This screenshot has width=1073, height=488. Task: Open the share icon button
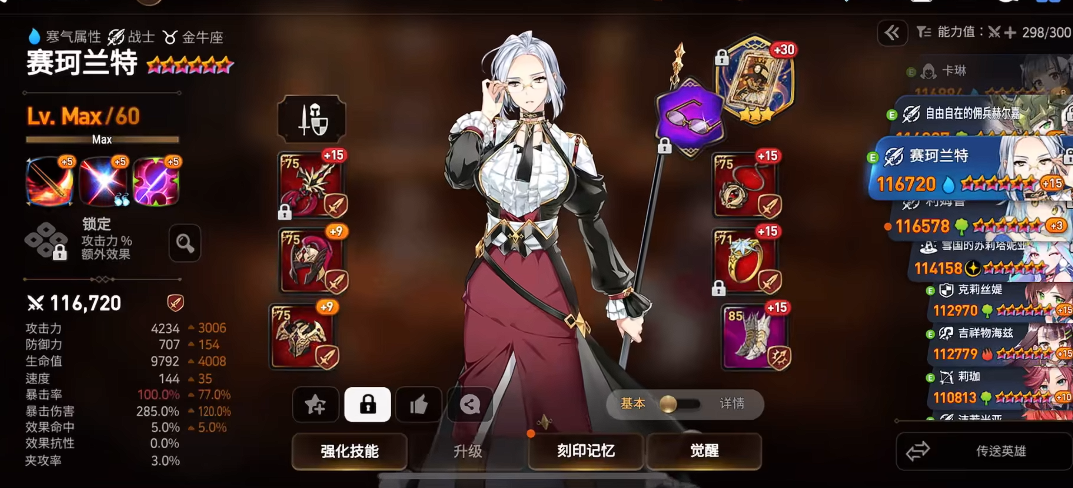click(x=470, y=404)
